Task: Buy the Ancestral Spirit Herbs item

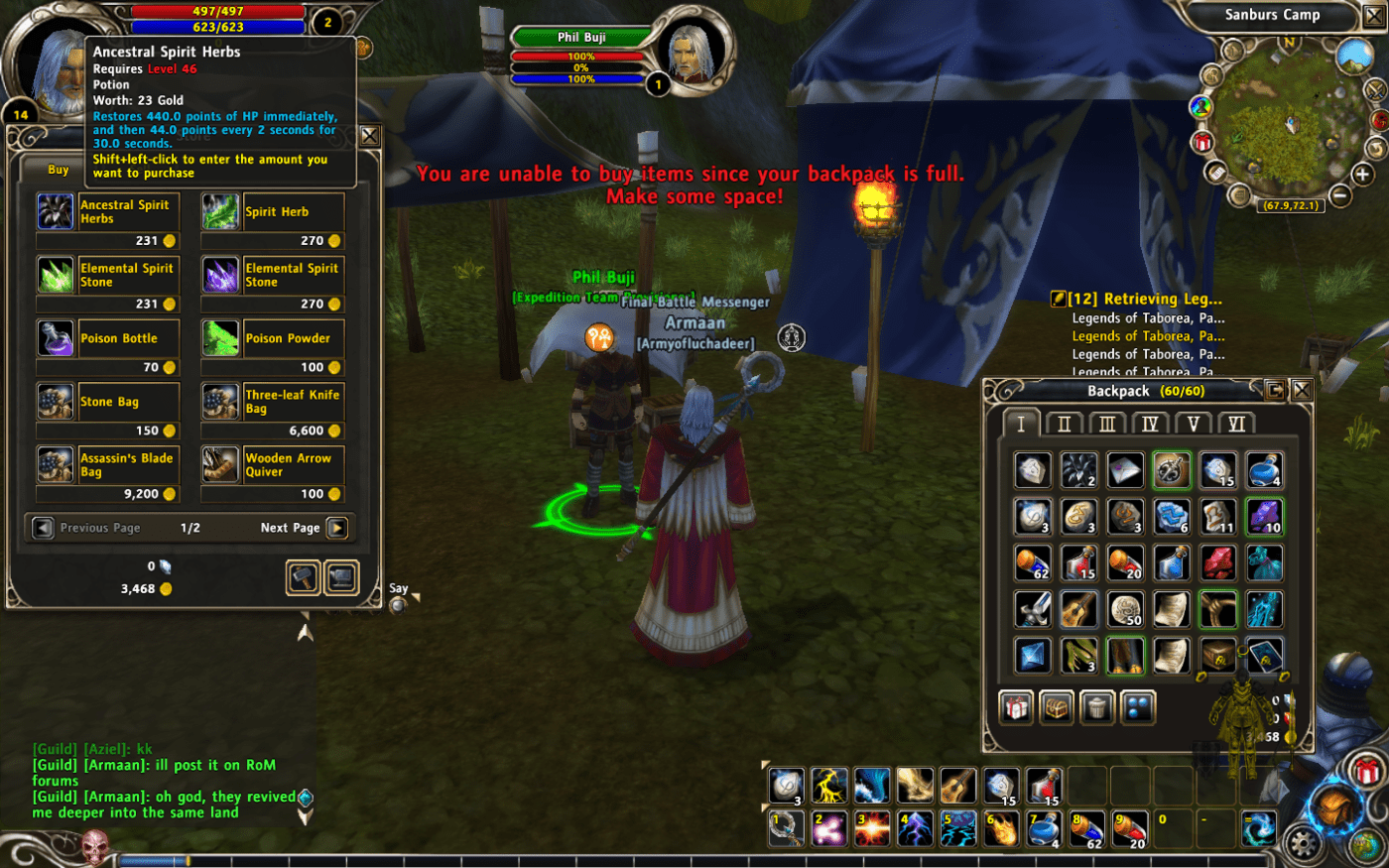Action: (x=56, y=212)
